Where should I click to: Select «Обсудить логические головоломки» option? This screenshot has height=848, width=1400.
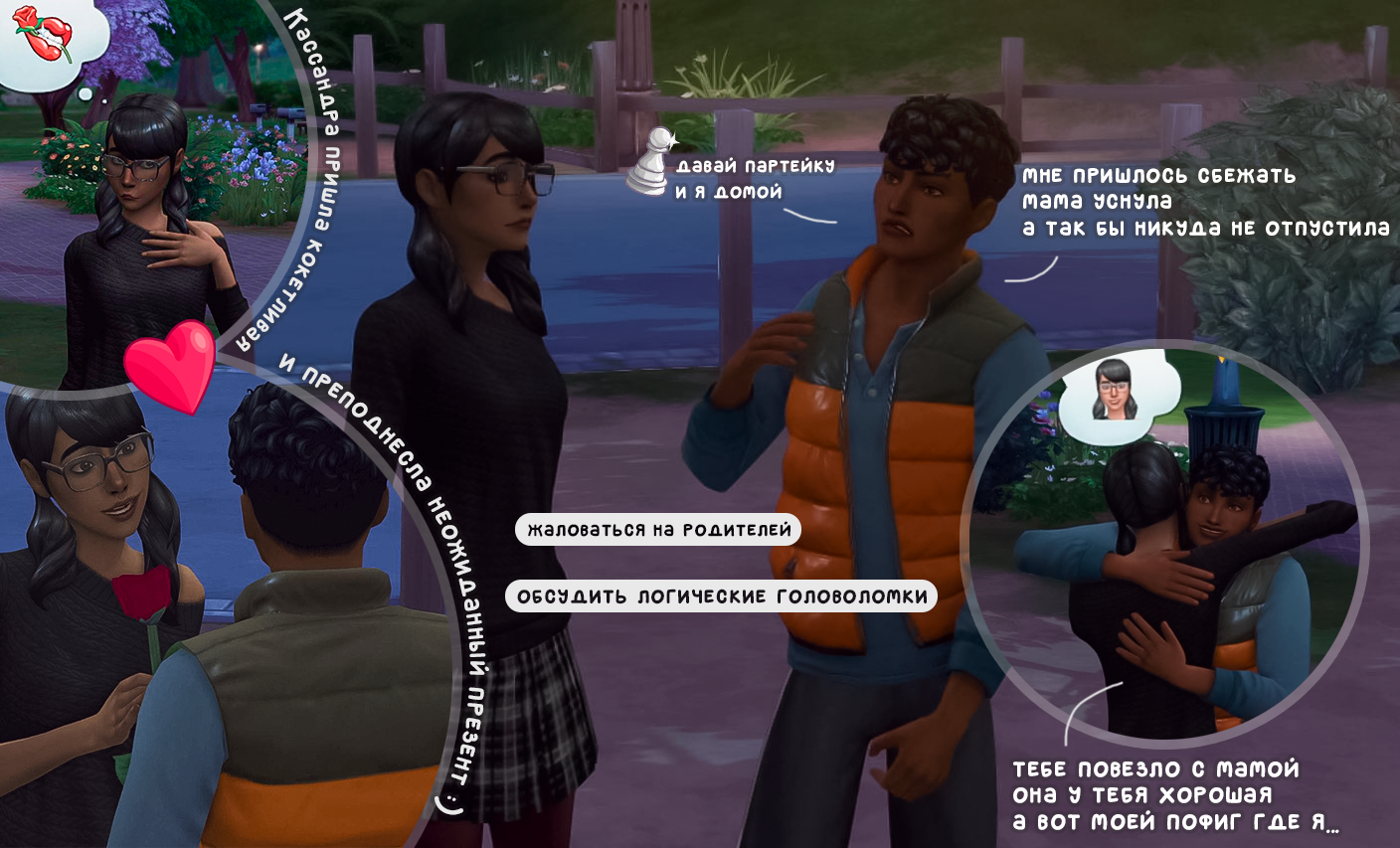pyautogui.click(x=722, y=596)
